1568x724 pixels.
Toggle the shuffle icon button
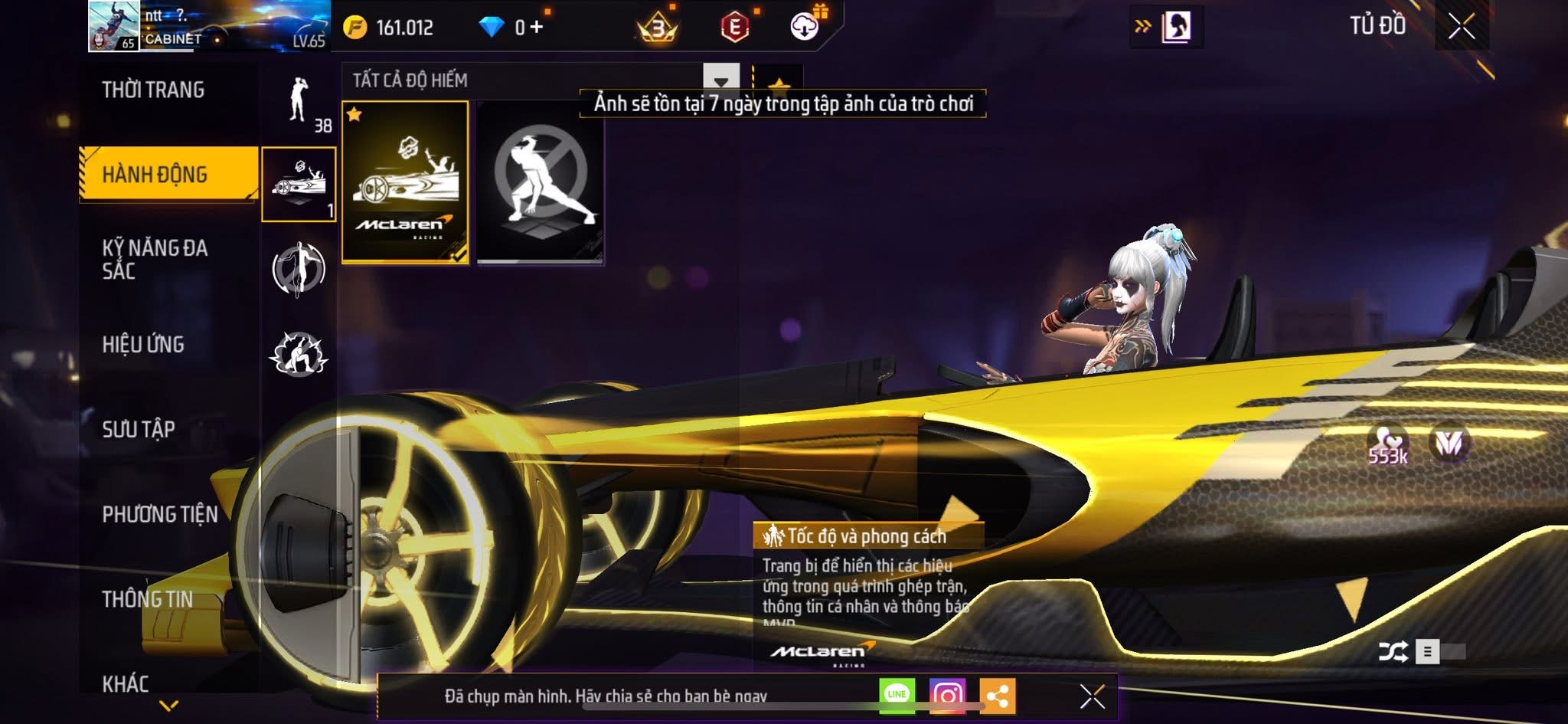point(1393,652)
